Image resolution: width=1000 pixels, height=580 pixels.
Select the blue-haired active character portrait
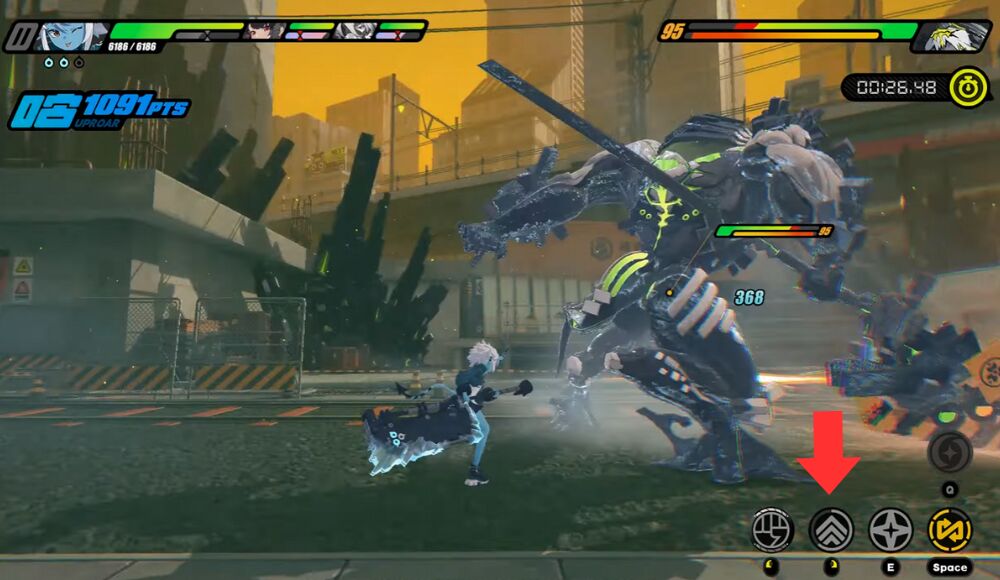pos(67,36)
